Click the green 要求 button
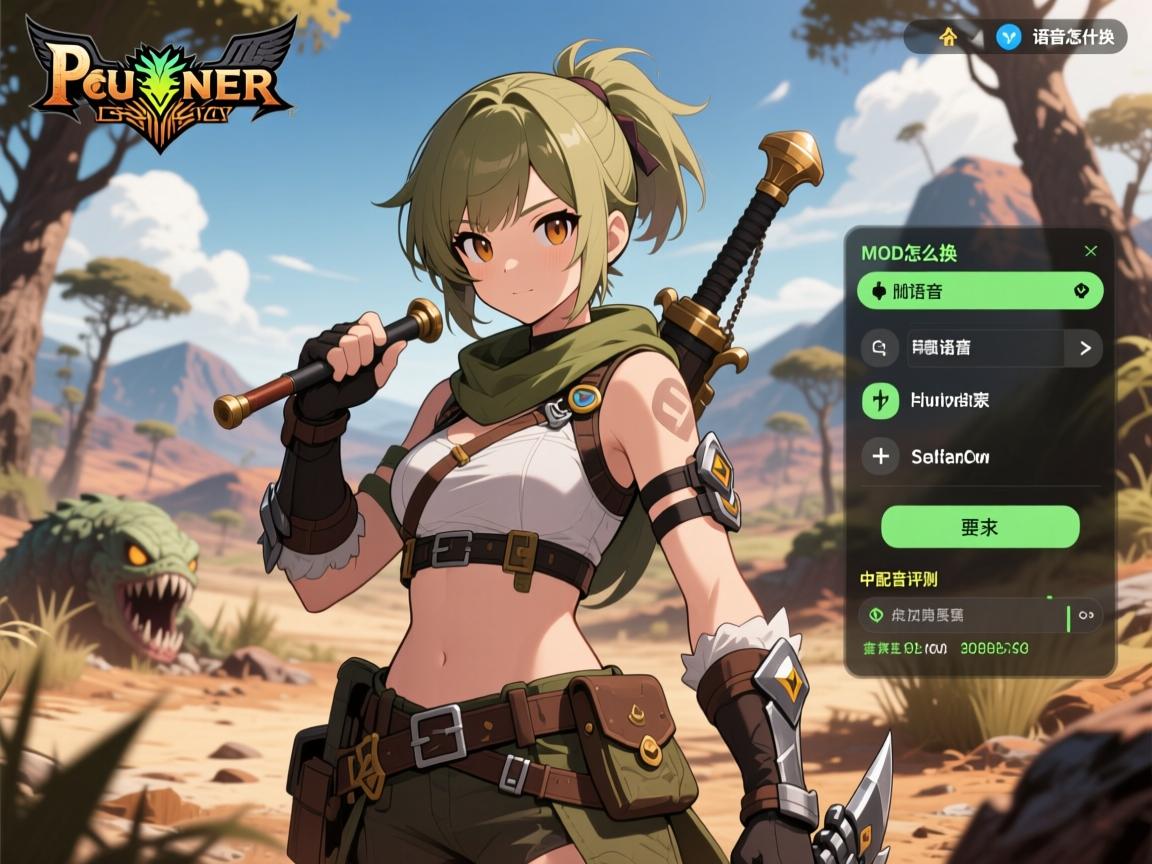 pyautogui.click(x=980, y=527)
